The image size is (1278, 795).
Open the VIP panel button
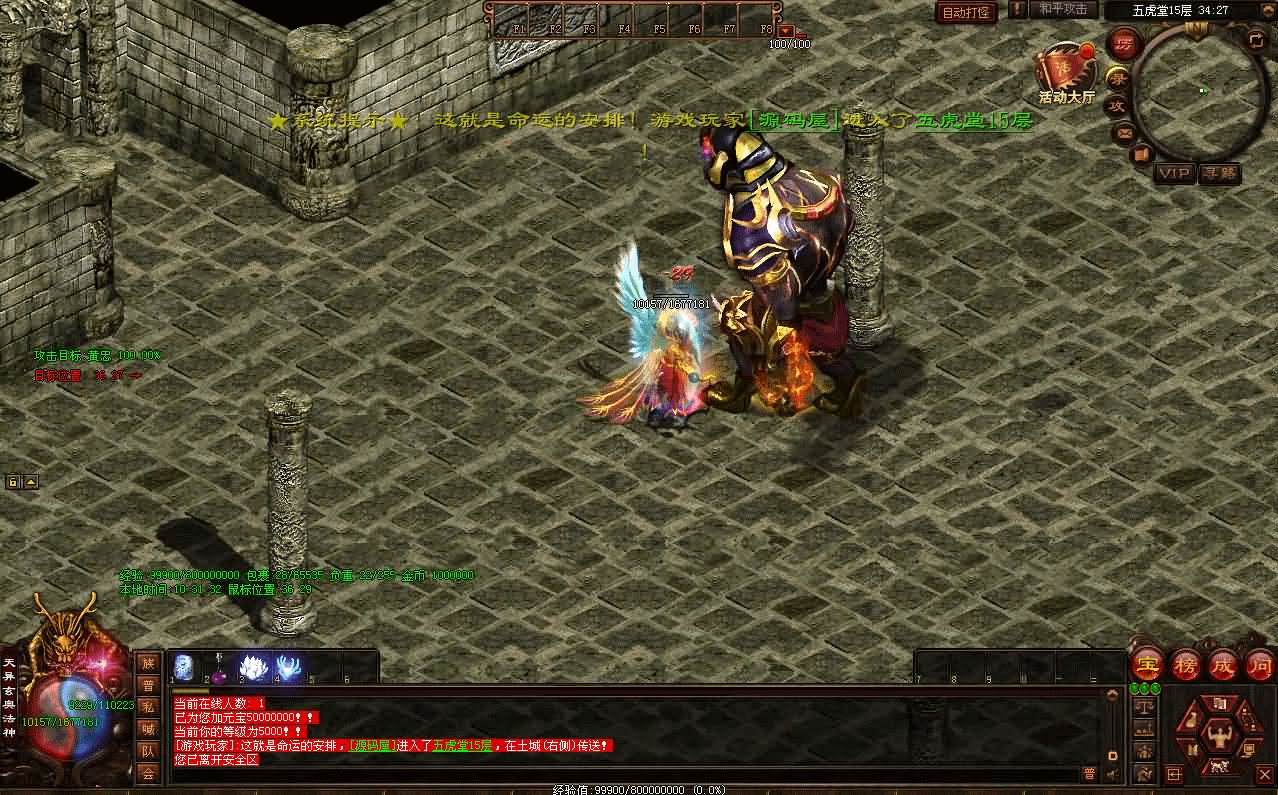click(x=1176, y=173)
